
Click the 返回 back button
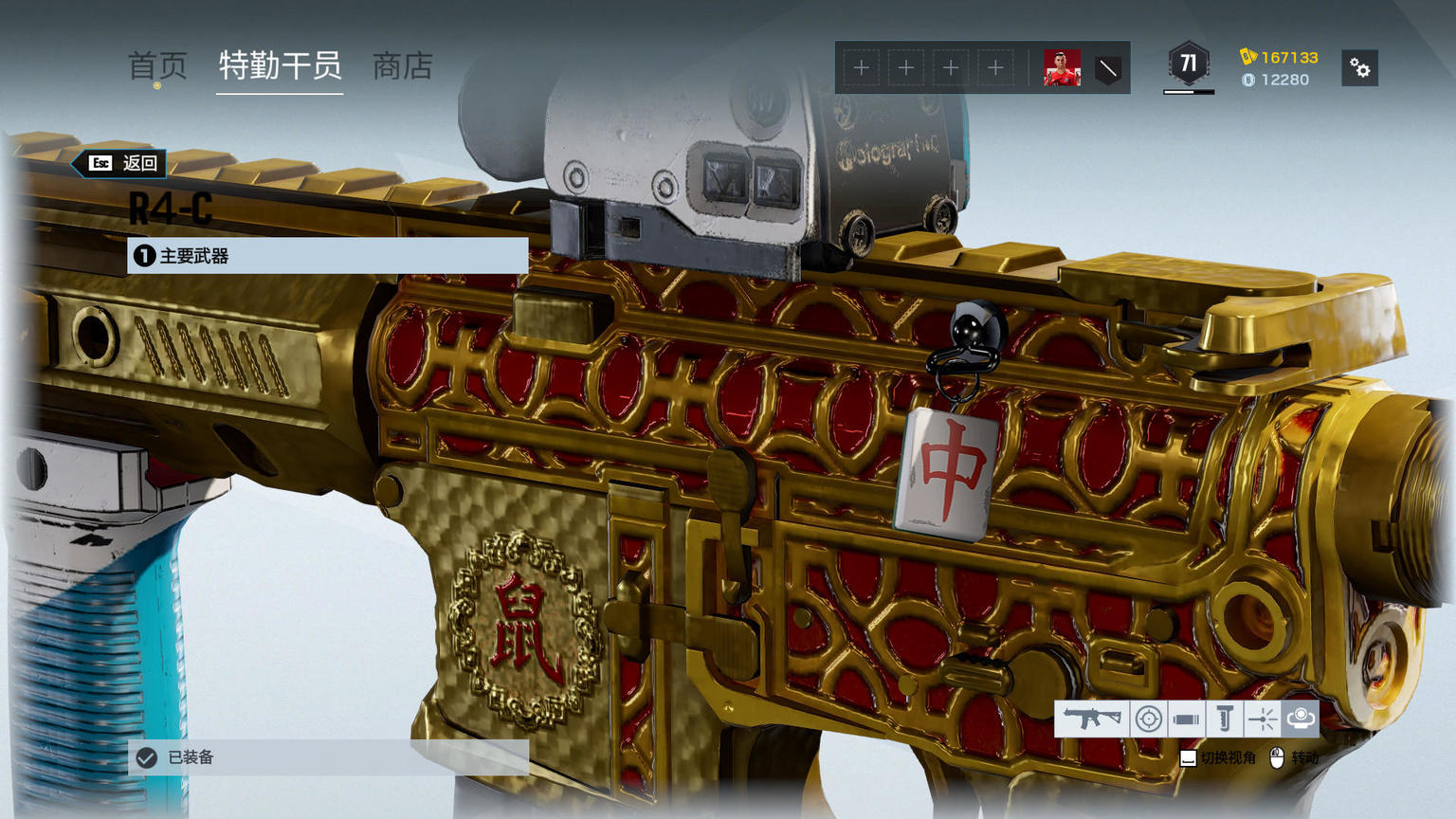point(123,163)
